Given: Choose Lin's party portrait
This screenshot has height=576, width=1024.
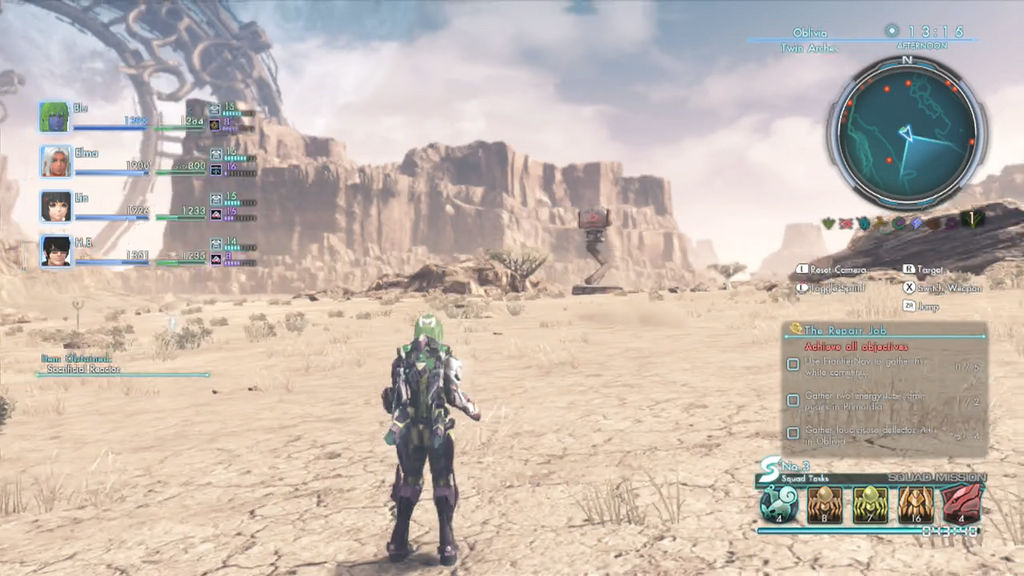Looking at the screenshot, I should (55, 206).
